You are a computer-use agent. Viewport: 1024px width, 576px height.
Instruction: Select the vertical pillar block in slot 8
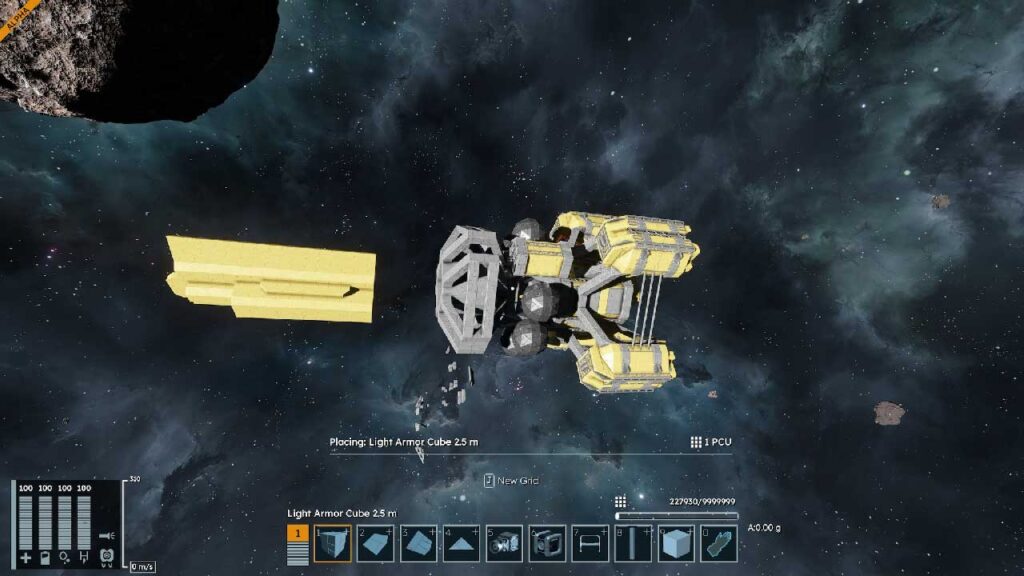pos(633,543)
